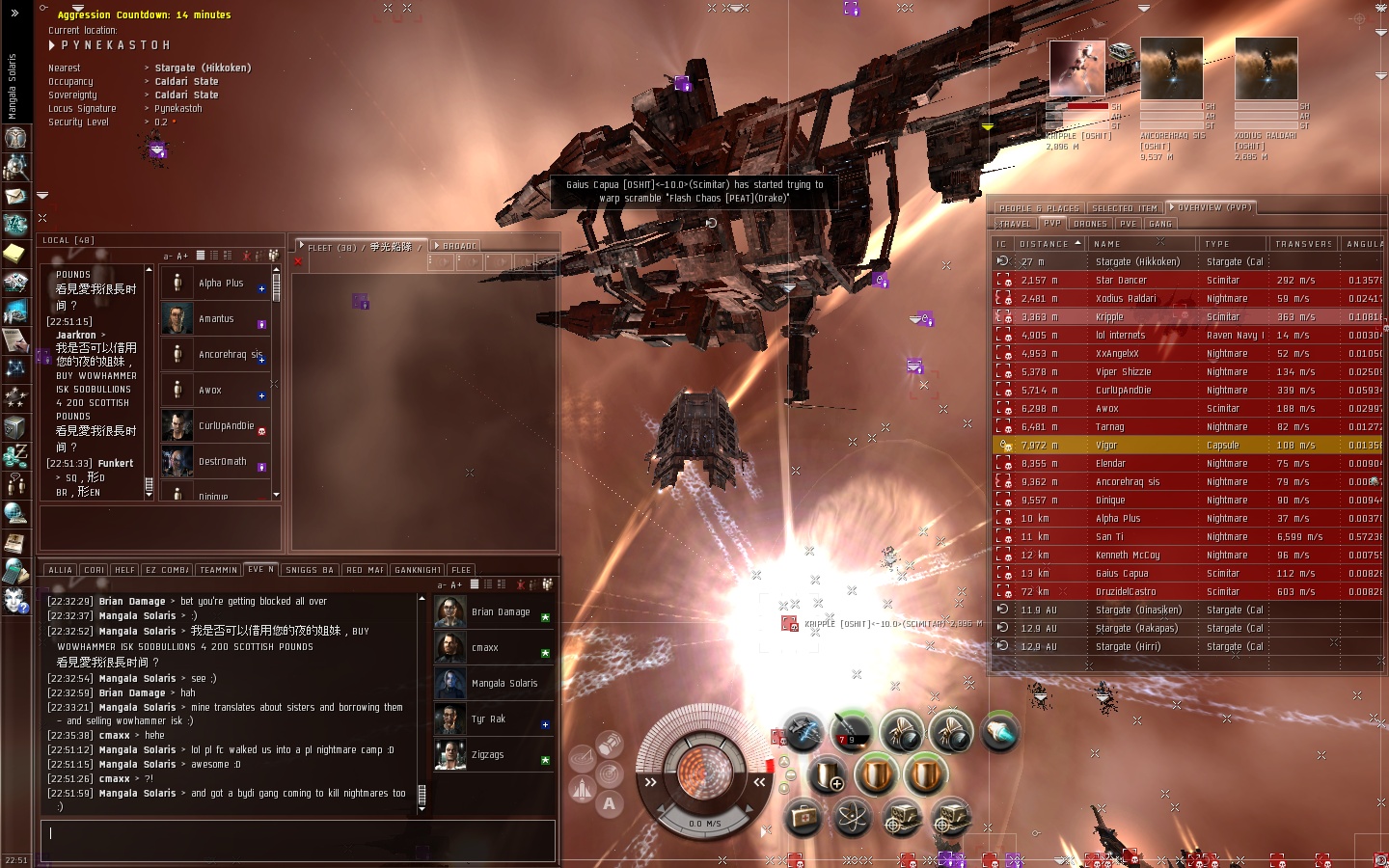Select the Vigor capsule overview row
The height and width of the screenshot is (868, 1389).
[x=1106, y=446]
